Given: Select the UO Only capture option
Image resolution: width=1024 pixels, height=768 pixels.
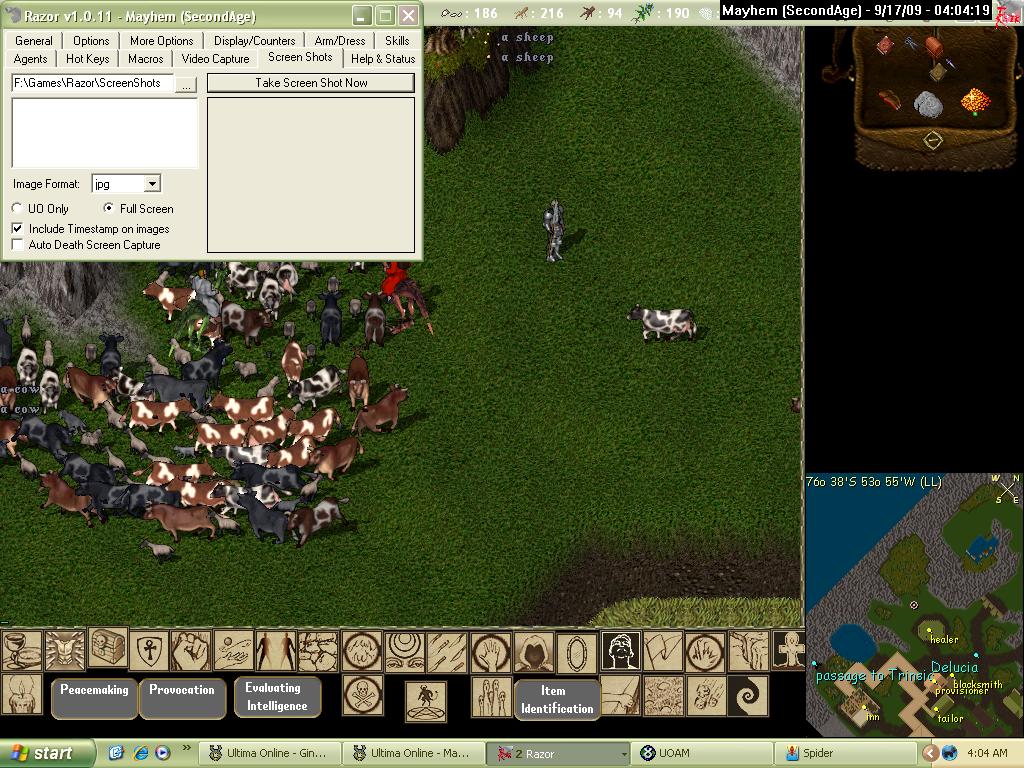Looking at the screenshot, I should (18, 209).
